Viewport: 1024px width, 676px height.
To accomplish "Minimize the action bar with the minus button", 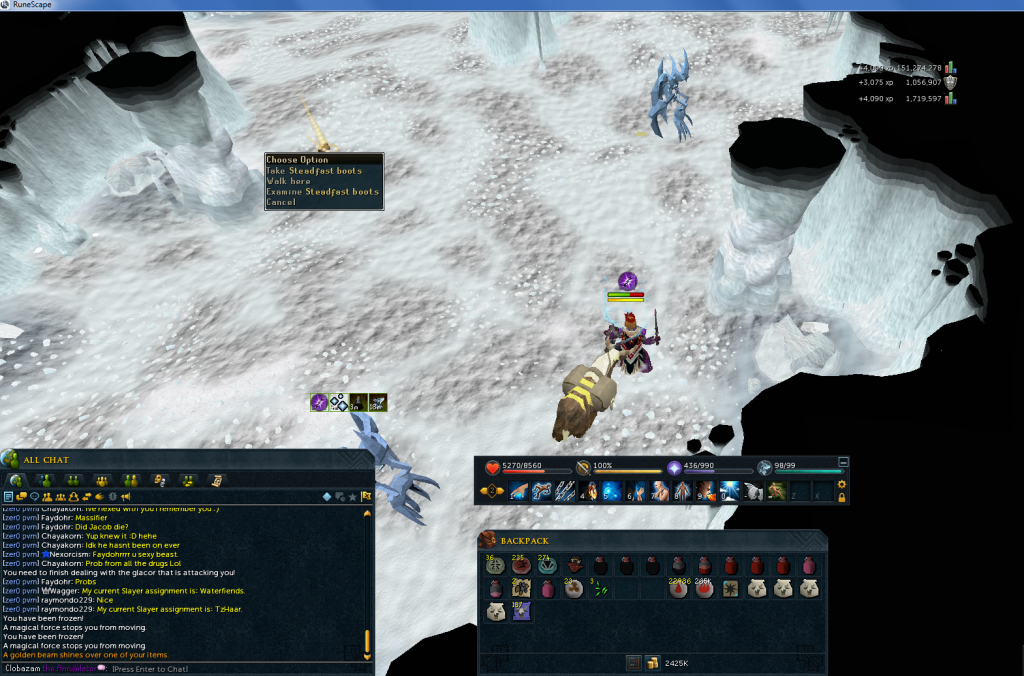I will (x=843, y=462).
